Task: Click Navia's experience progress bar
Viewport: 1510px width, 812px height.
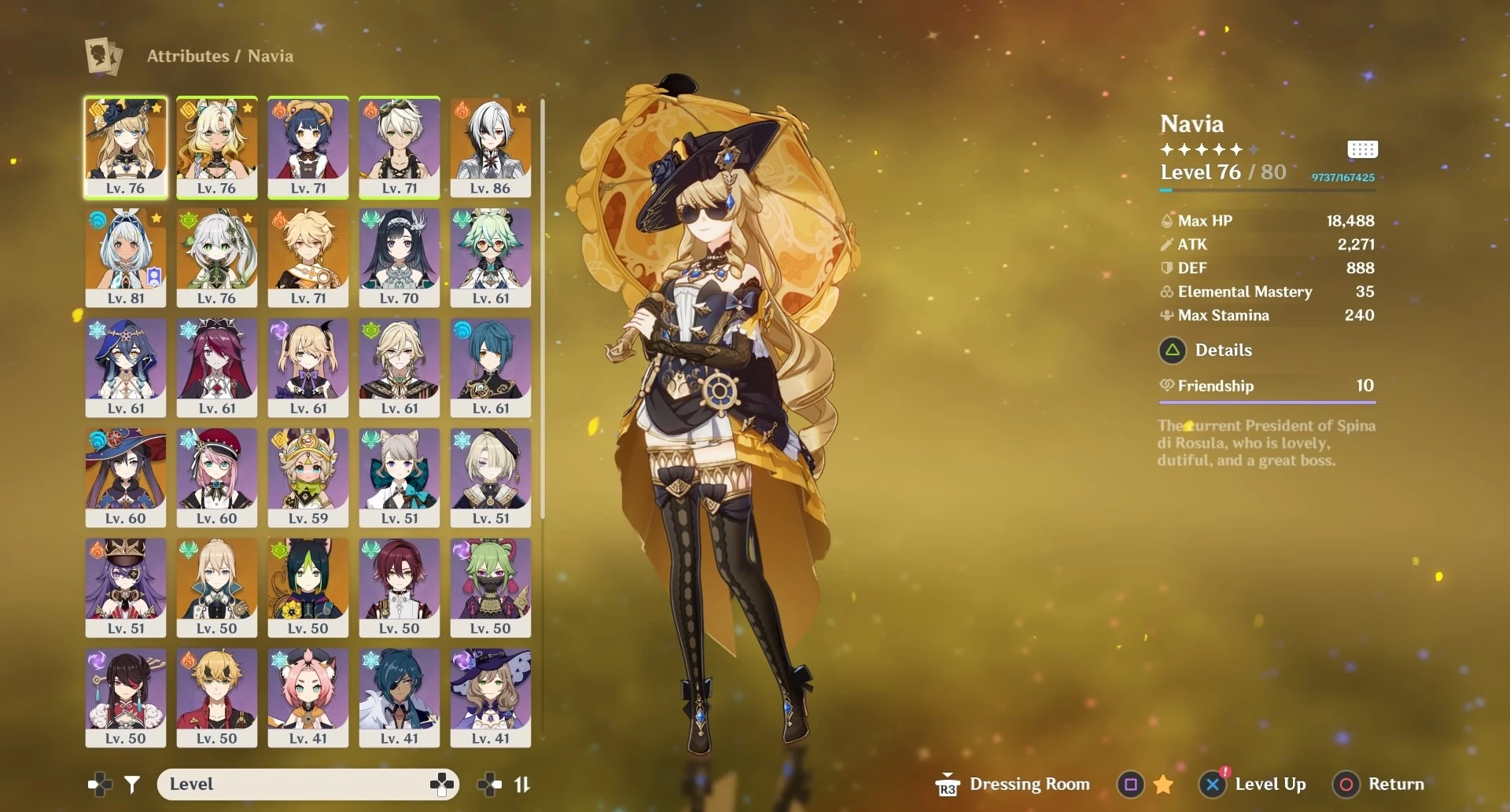Action: point(1266,189)
